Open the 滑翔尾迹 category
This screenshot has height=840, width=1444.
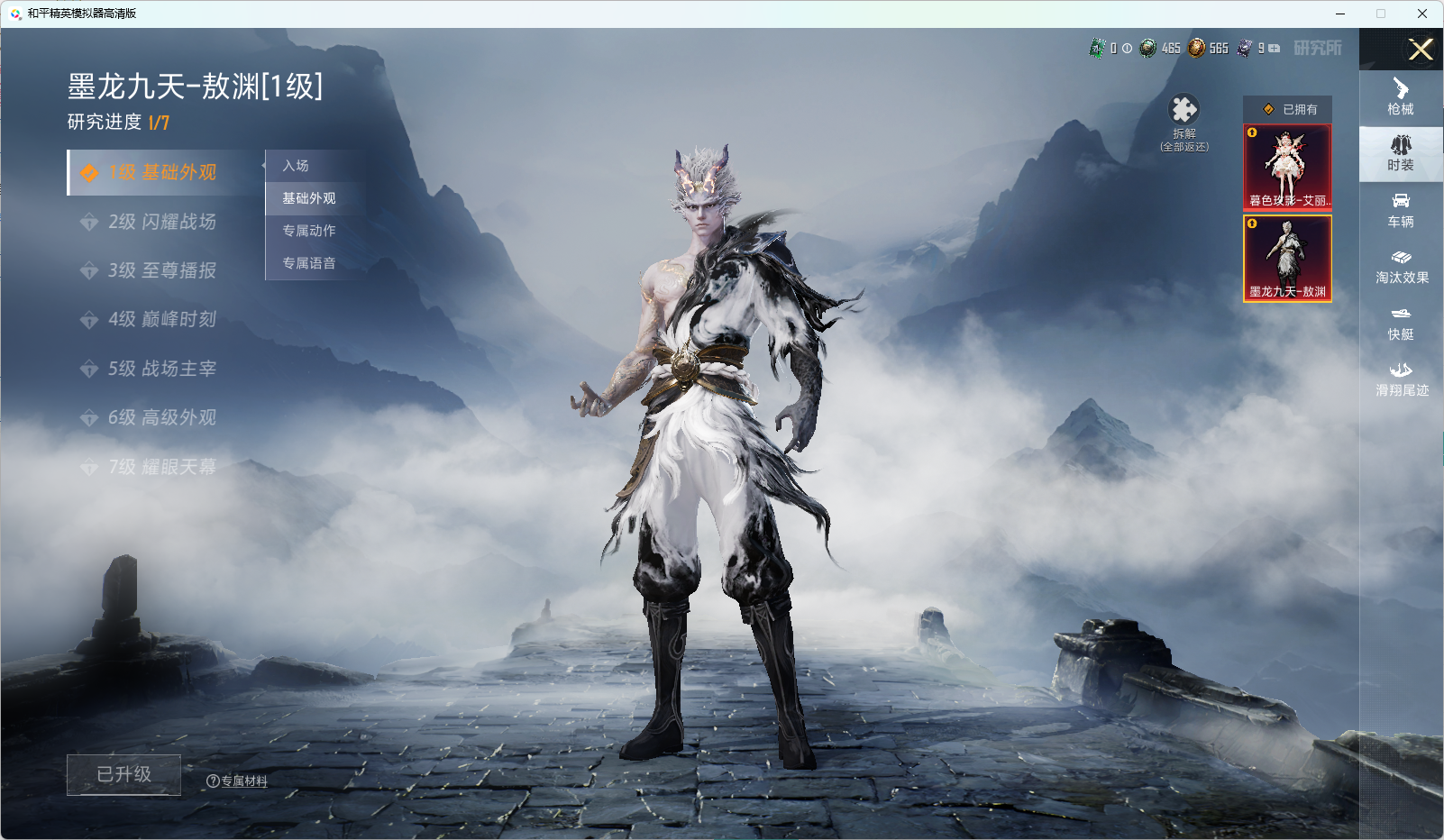(1401, 379)
